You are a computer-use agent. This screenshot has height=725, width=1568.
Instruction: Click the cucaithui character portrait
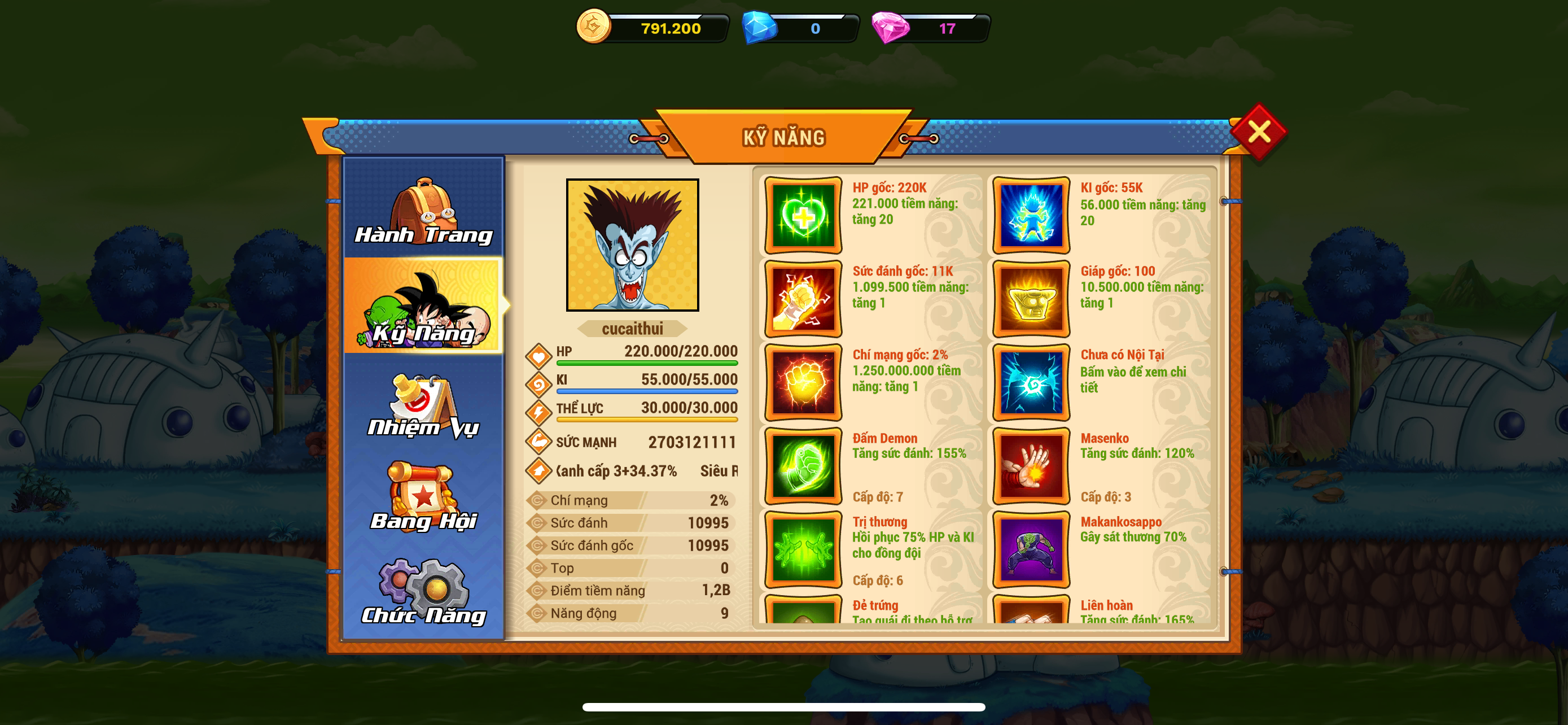tap(632, 244)
